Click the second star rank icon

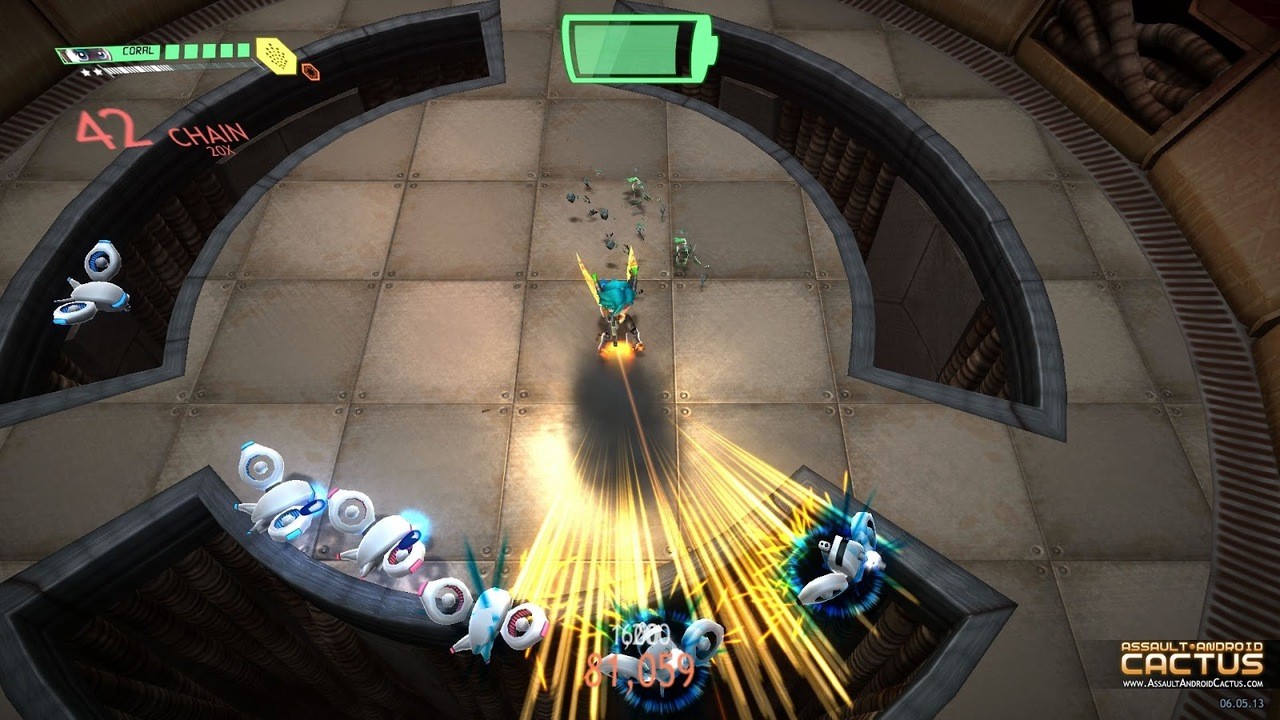click(x=98, y=71)
